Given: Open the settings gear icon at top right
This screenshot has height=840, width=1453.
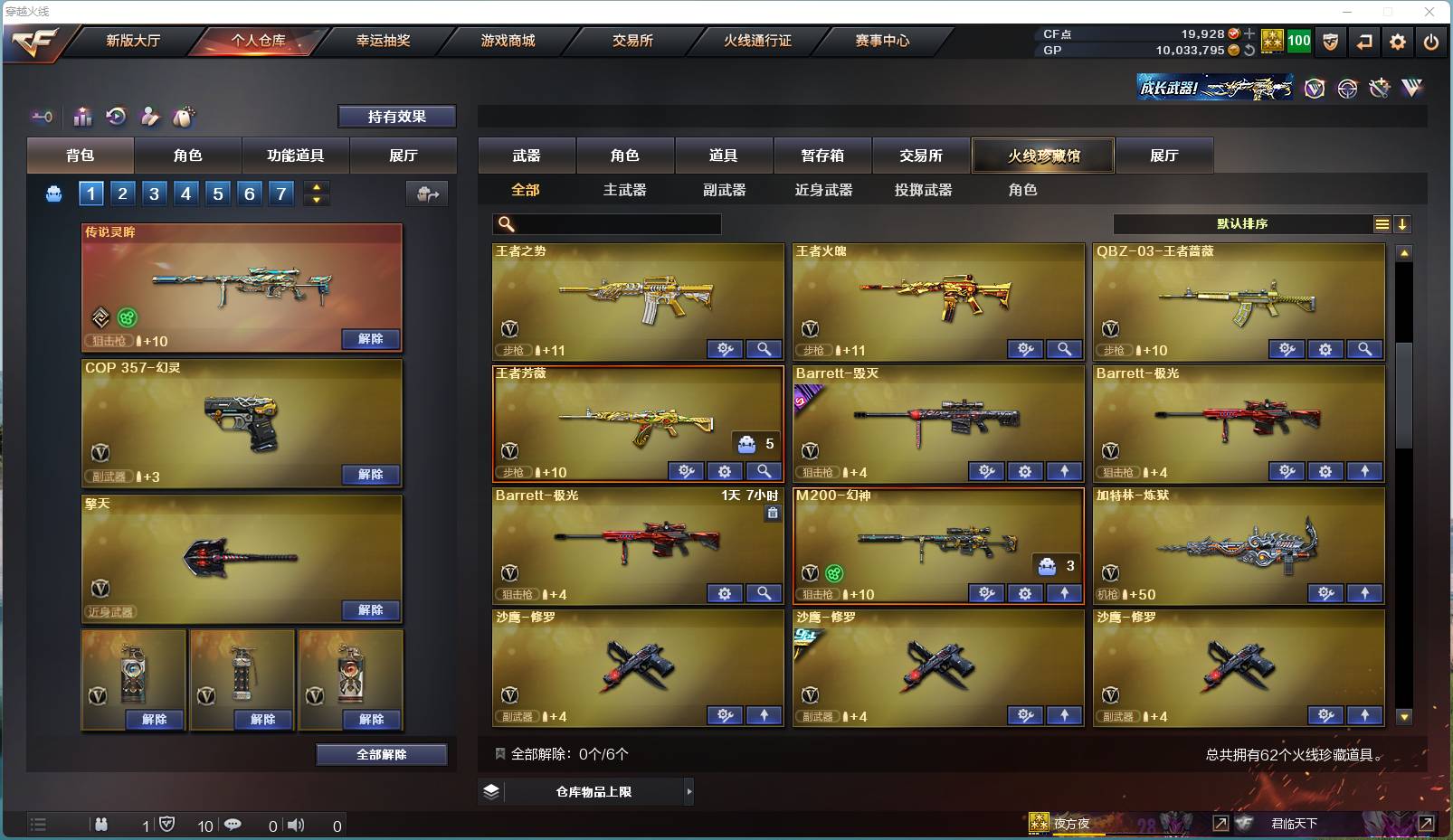Looking at the screenshot, I should point(1398,42).
